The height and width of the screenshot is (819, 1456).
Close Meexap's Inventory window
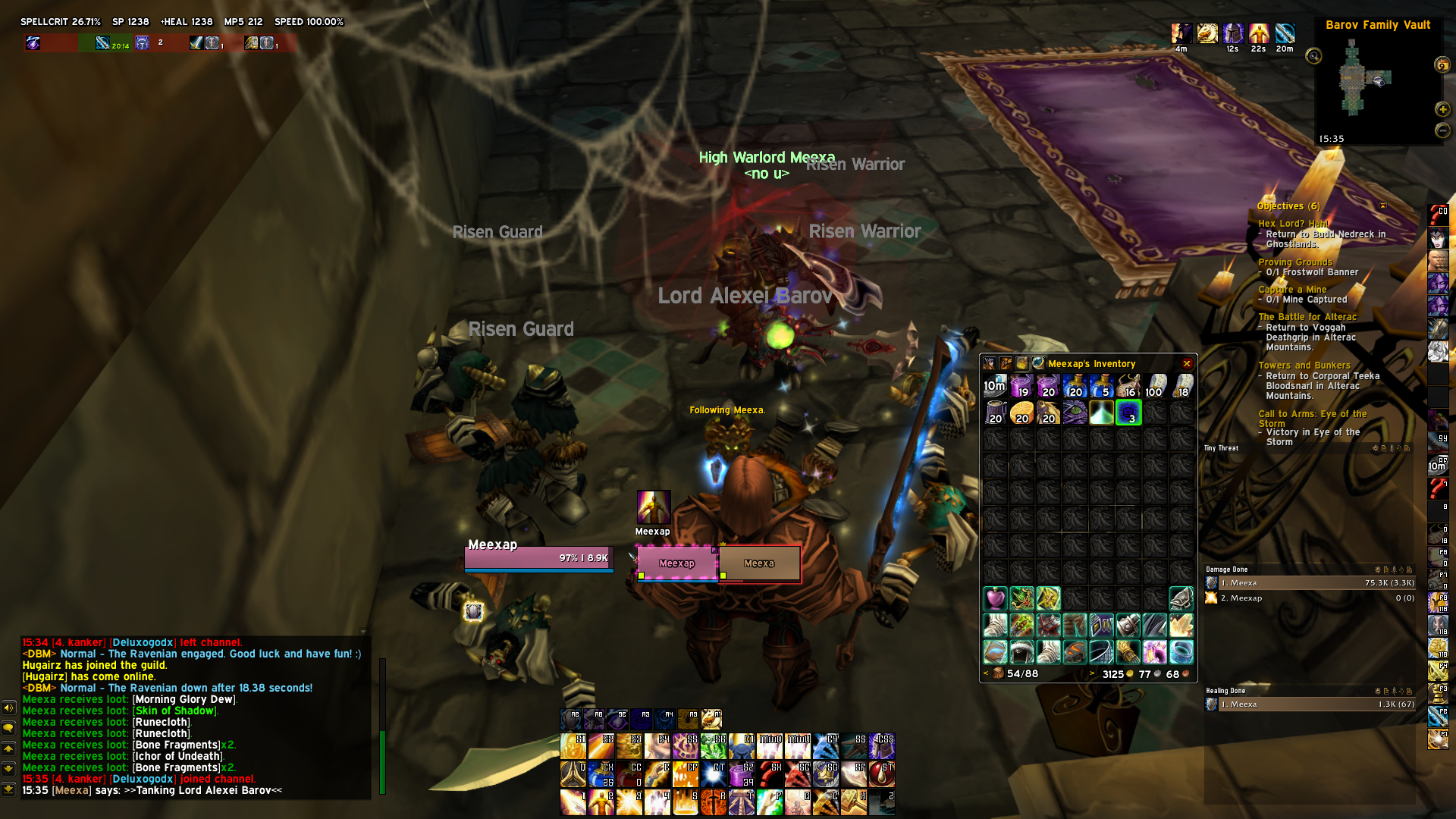(1187, 364)
